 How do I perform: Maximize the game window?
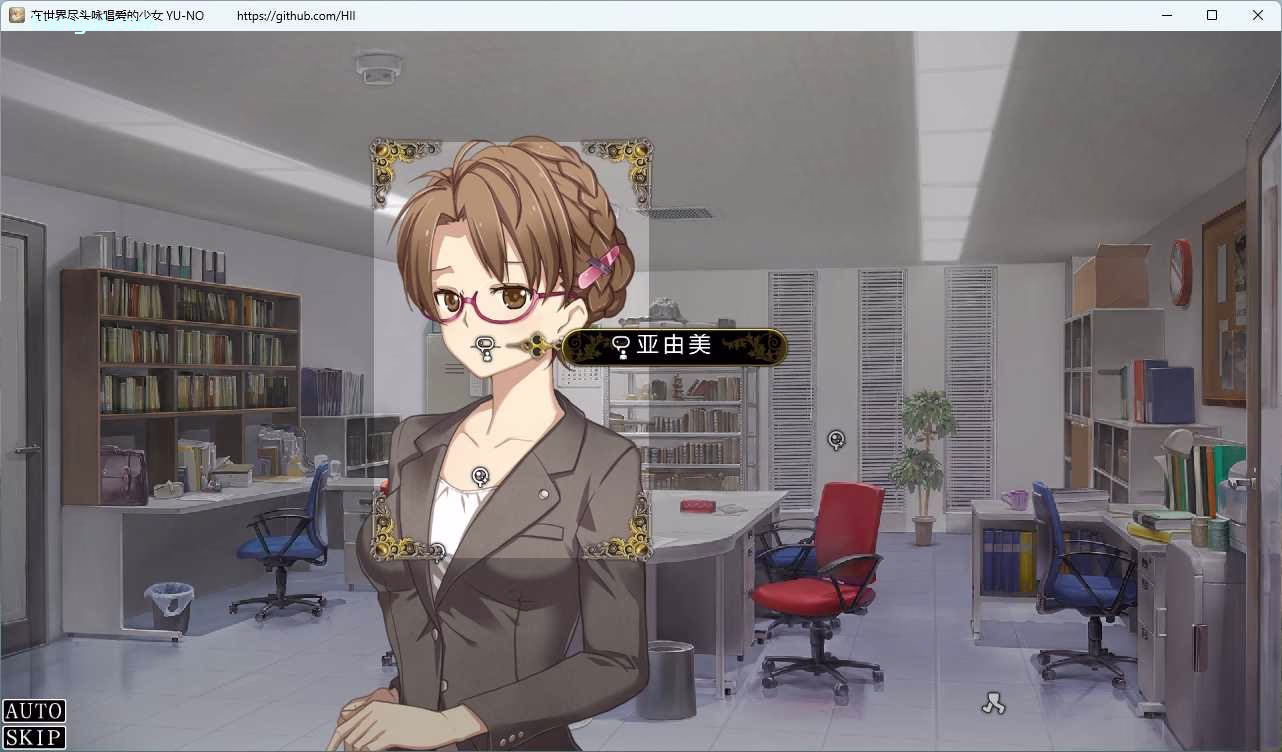[x=1211, y=15]
